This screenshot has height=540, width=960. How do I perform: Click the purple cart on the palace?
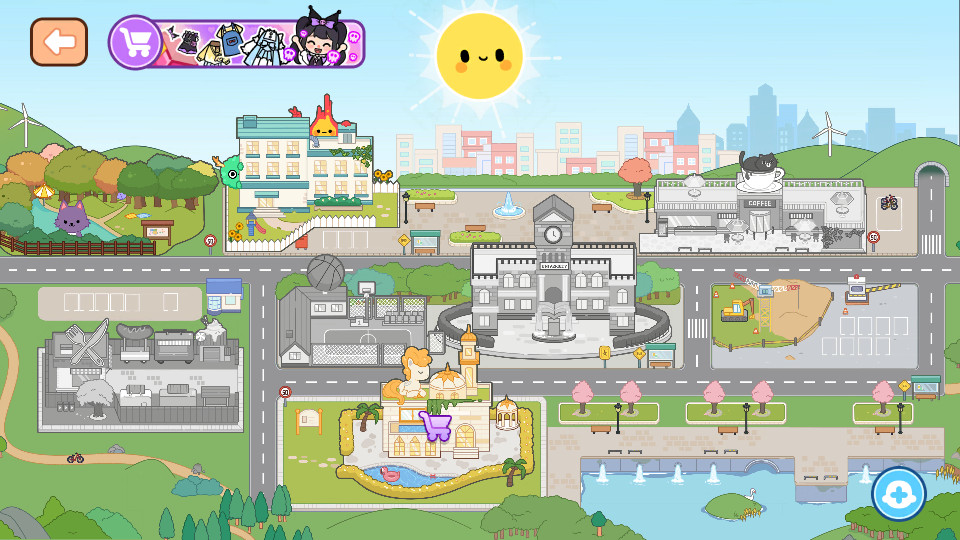(x=435, y=426)
